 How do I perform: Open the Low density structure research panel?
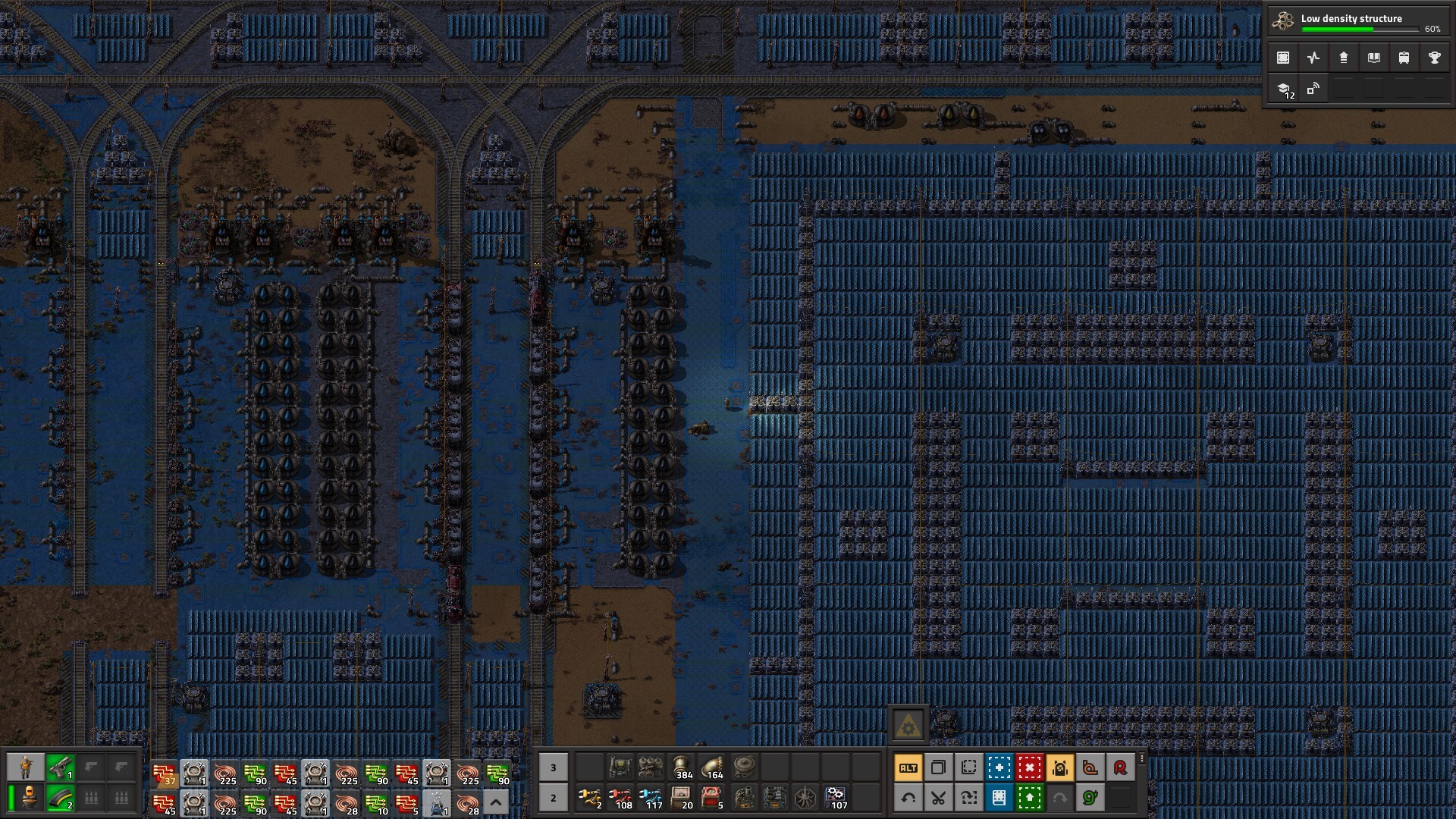1357,22
